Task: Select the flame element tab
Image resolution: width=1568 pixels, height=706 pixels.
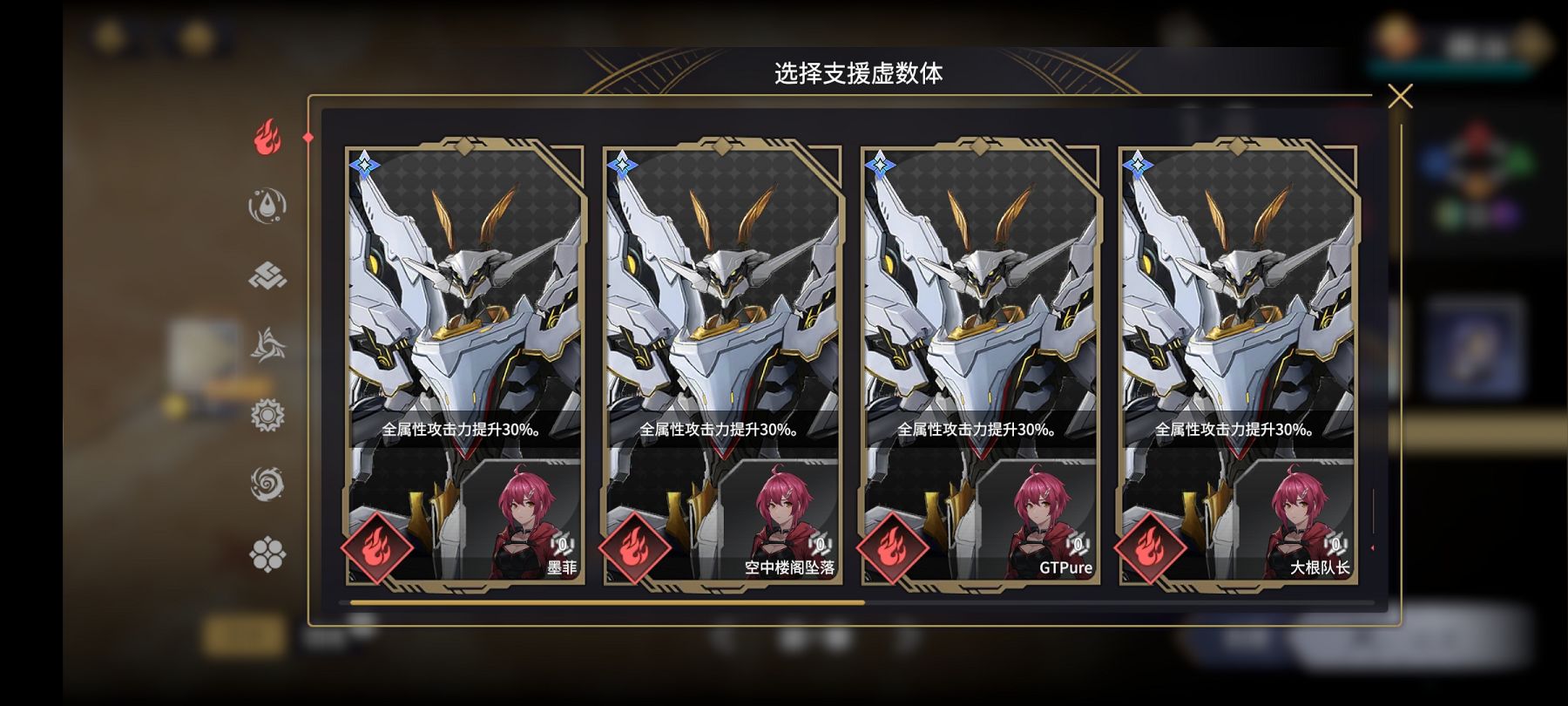Action: coord(267,138)
